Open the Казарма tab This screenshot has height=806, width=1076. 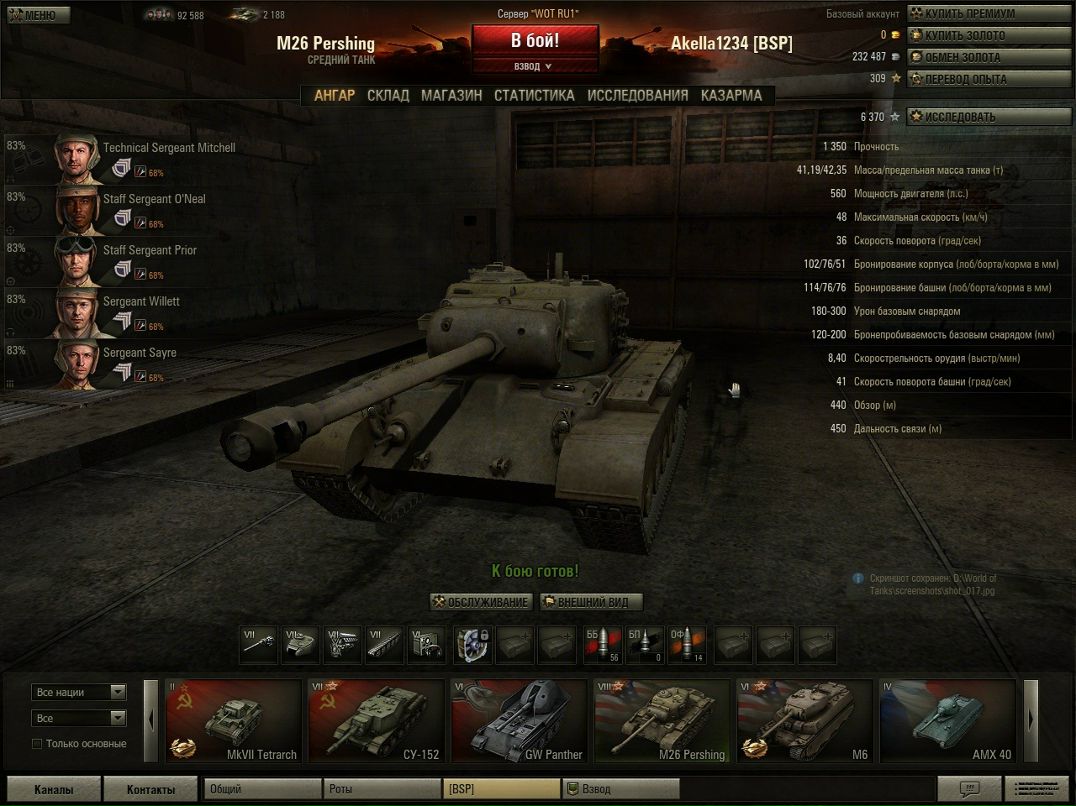(731, 96)
